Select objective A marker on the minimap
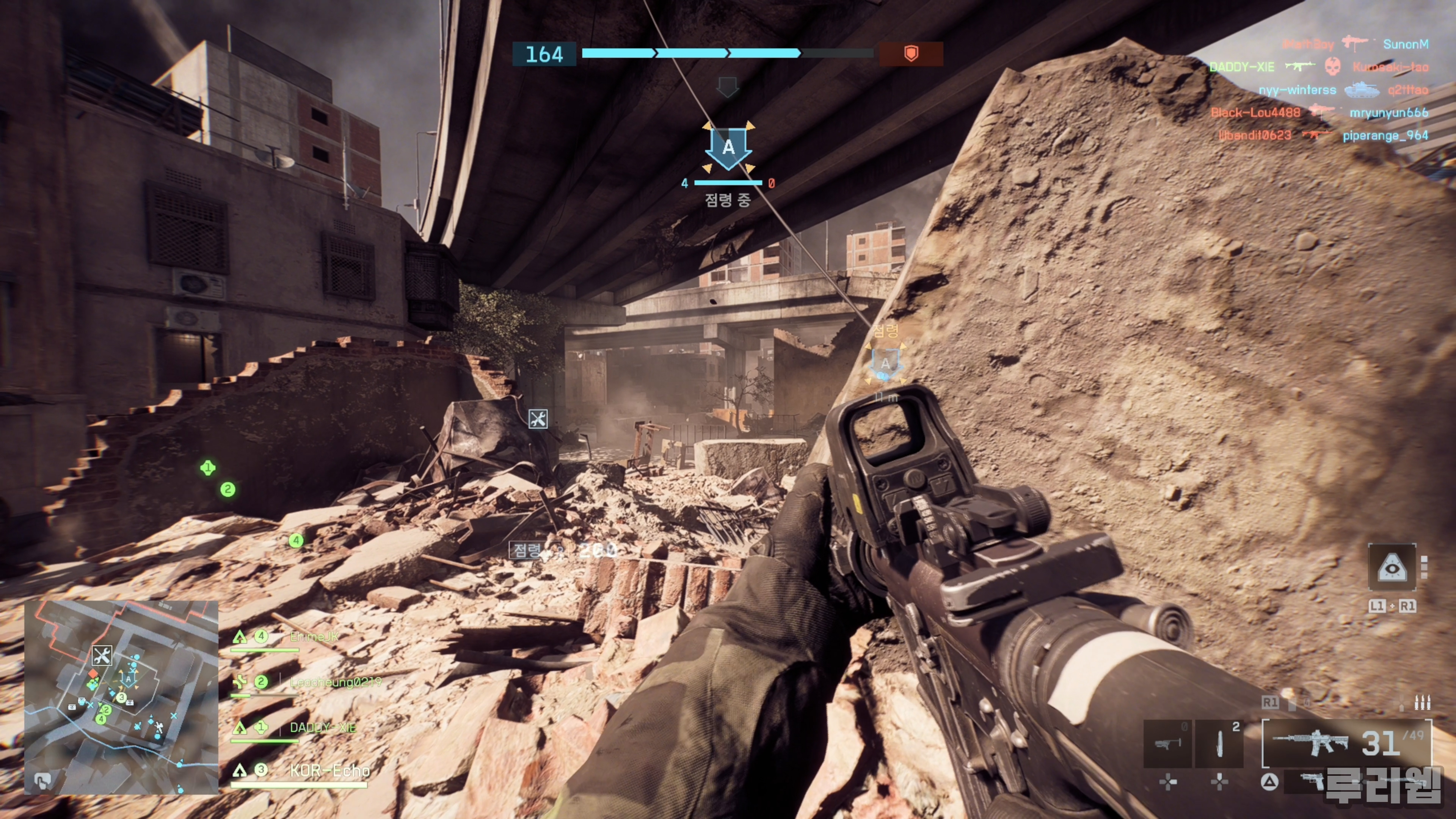Viewport: 1456px width, 819px height. click(129, 678)
